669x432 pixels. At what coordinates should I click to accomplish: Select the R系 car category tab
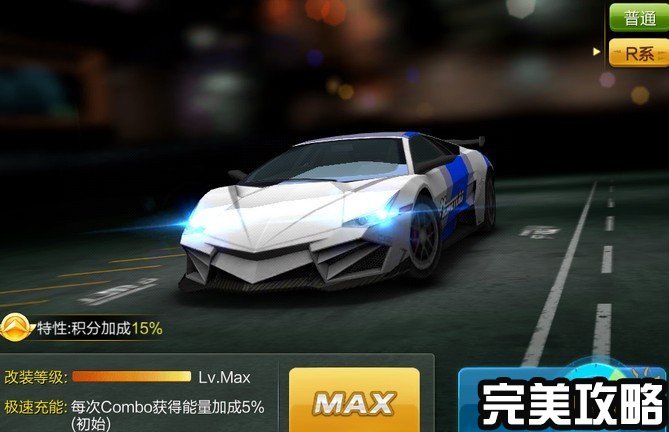point(637,53)
